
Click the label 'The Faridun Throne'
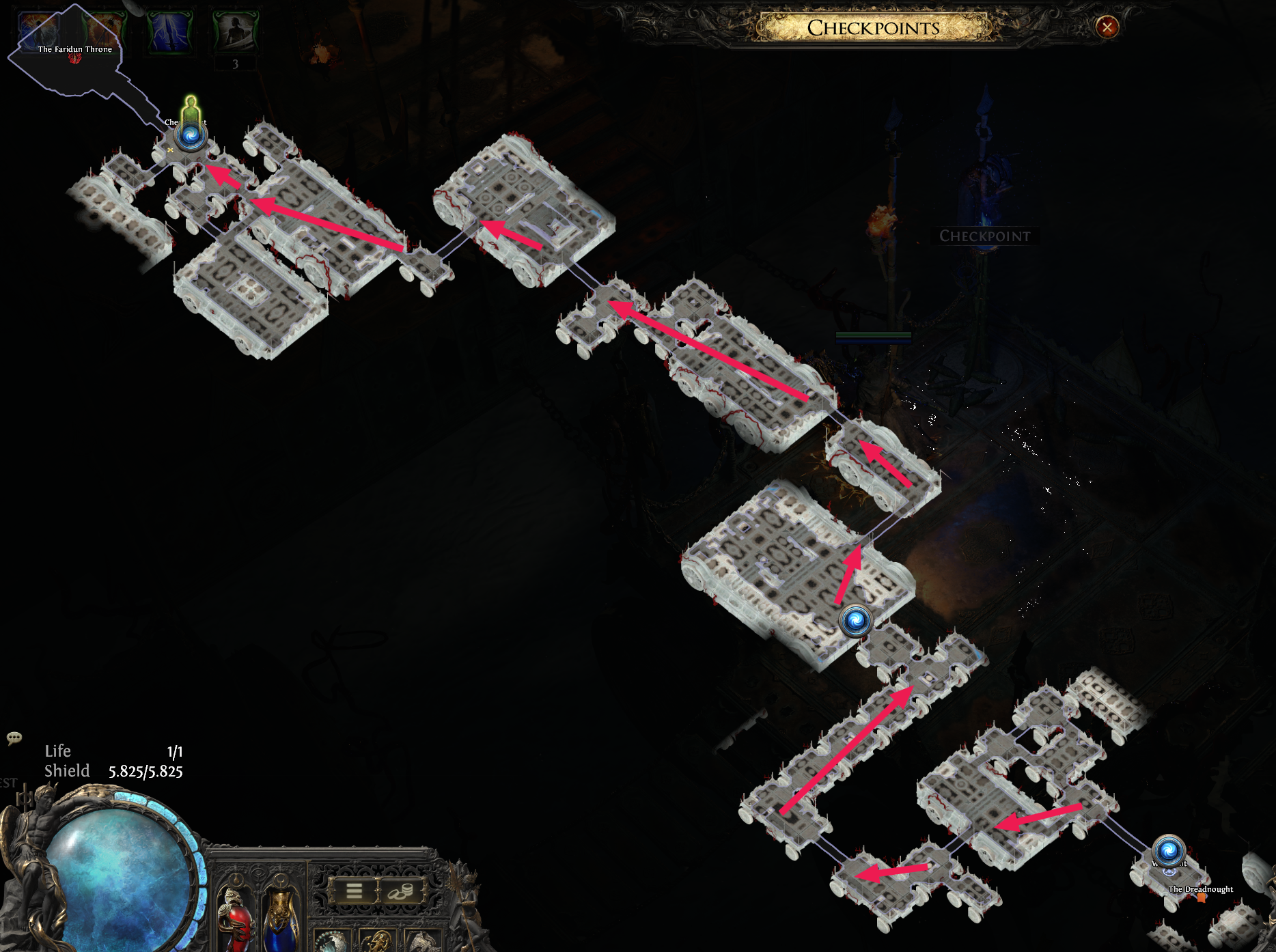(x=75, y=48)
